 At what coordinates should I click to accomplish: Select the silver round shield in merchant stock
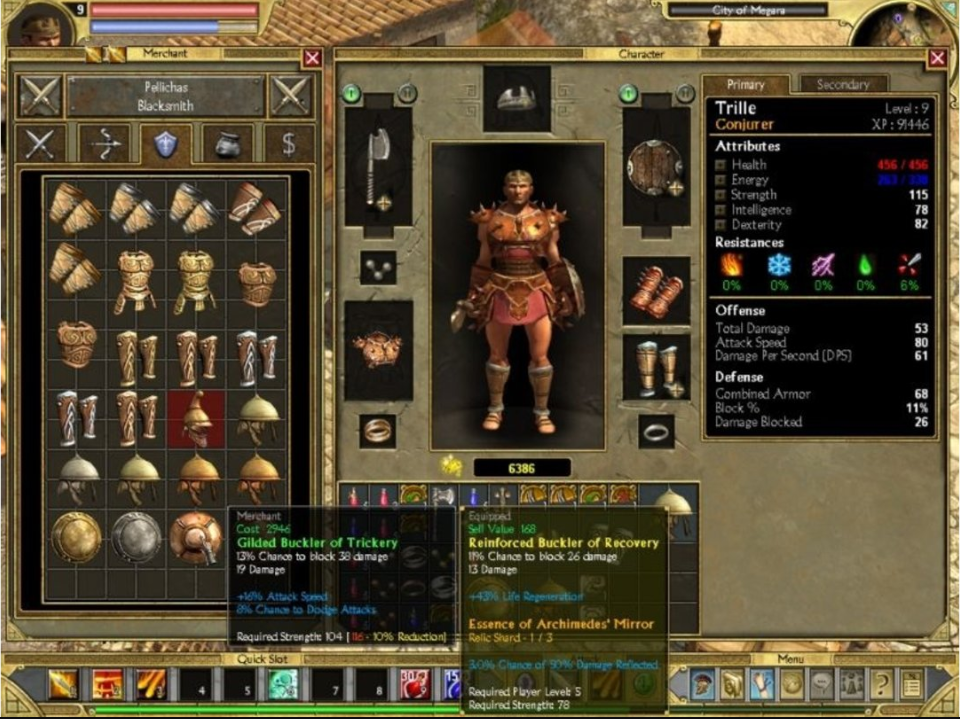pos(136,538)
